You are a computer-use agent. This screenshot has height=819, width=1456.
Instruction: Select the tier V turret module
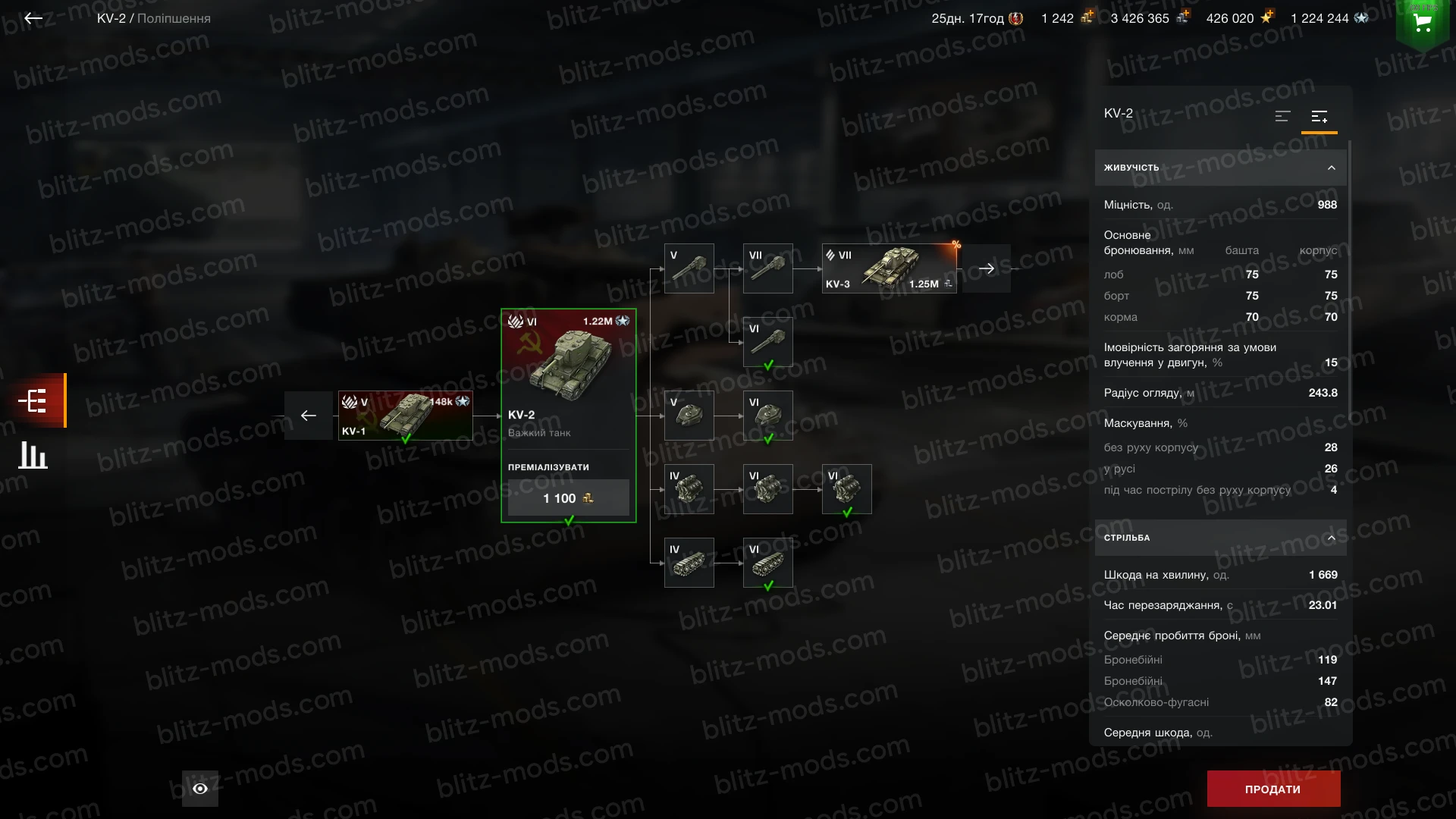689,416
